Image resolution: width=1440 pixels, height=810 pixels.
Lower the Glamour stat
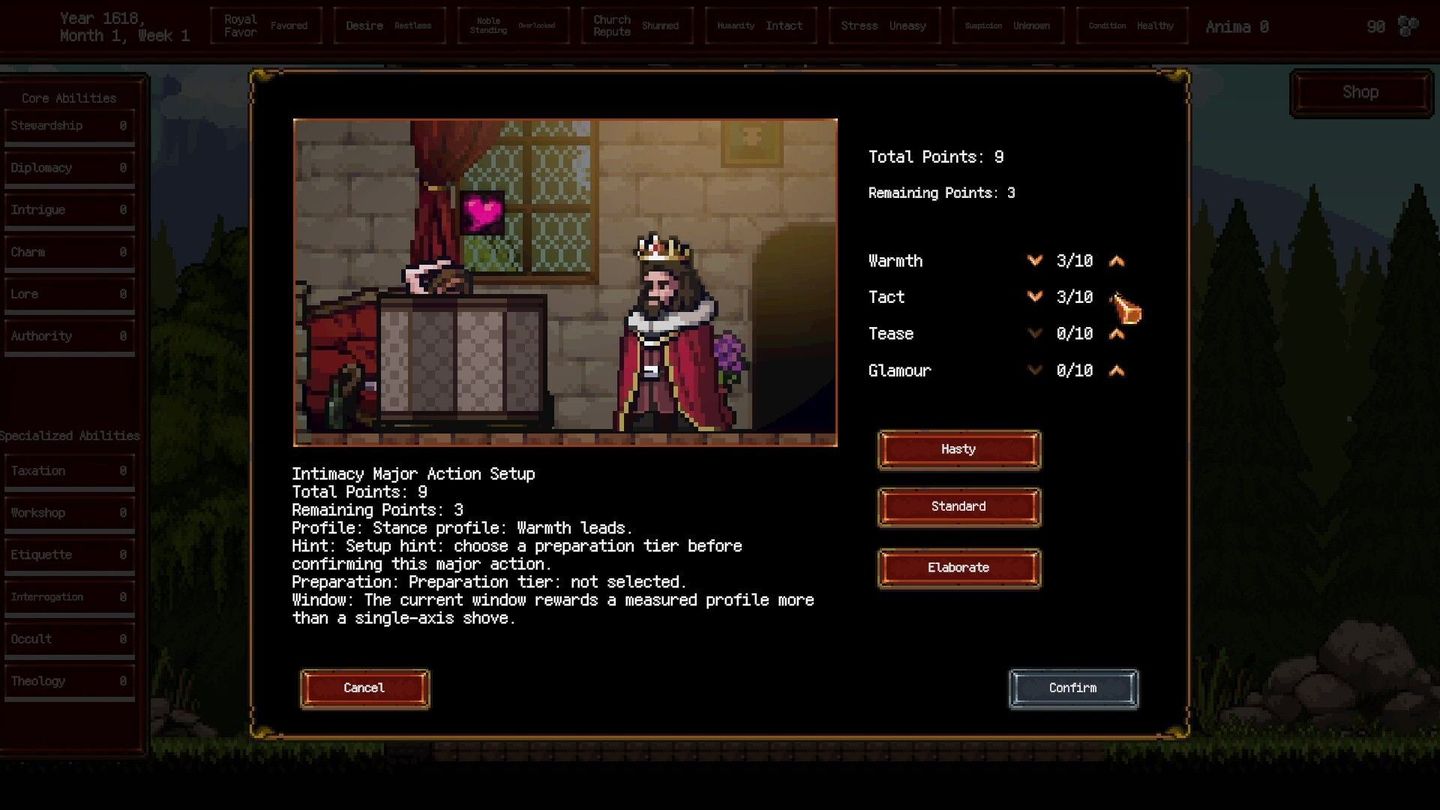click(1035, 370)
